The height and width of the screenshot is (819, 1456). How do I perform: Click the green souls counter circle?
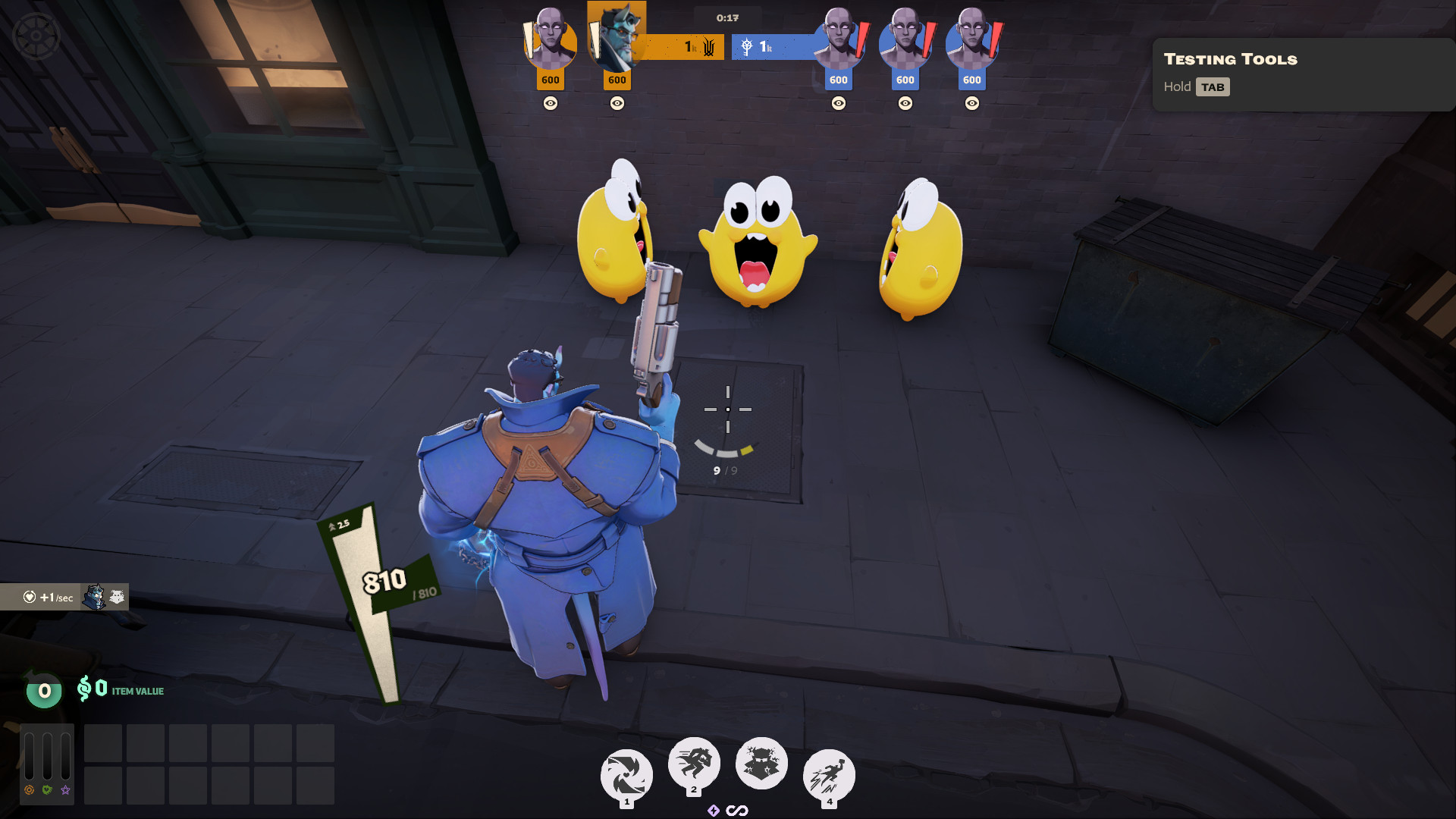pyautogui.click(x=44, y=691)
